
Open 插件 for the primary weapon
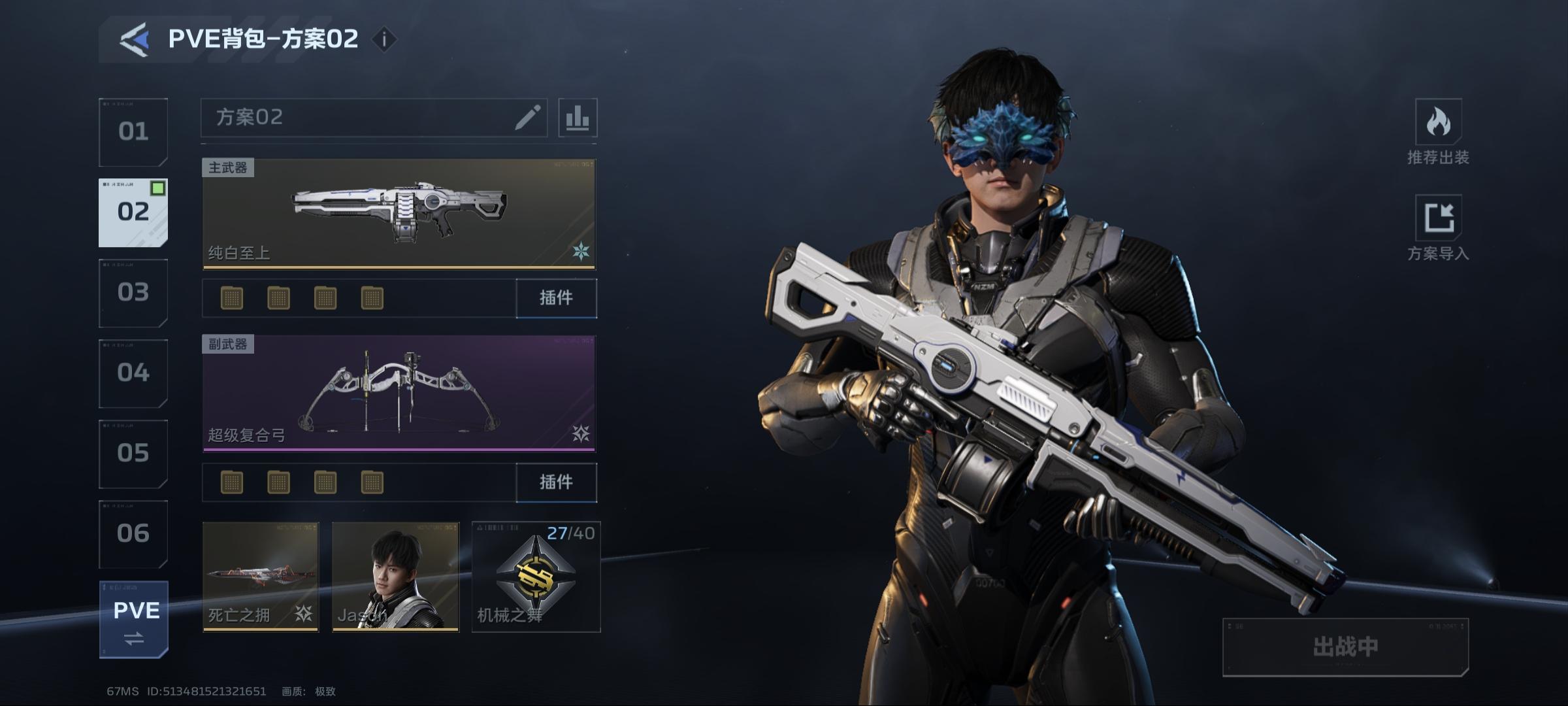tap(556, 298)
